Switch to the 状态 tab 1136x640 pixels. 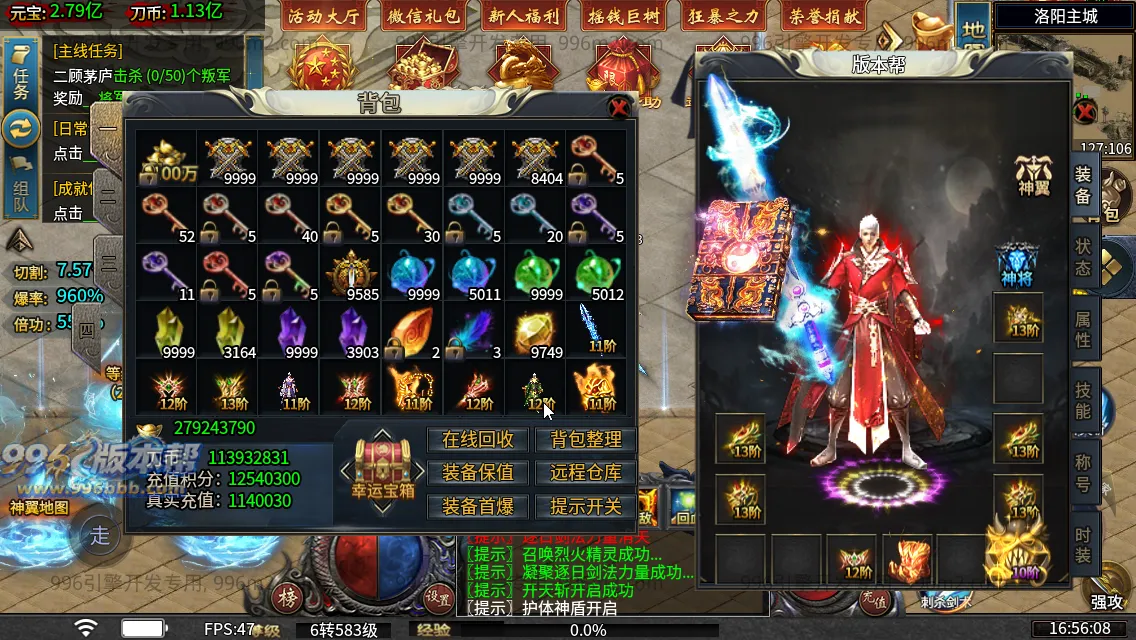(x=1083, y=257)
